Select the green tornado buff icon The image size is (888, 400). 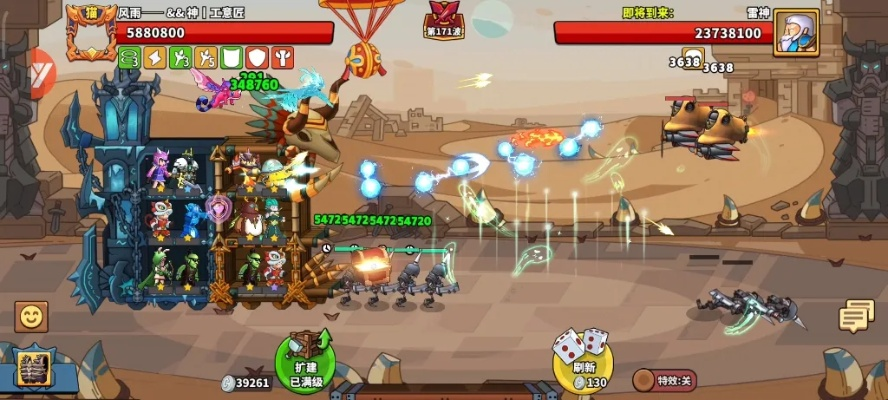pos(129,58)
